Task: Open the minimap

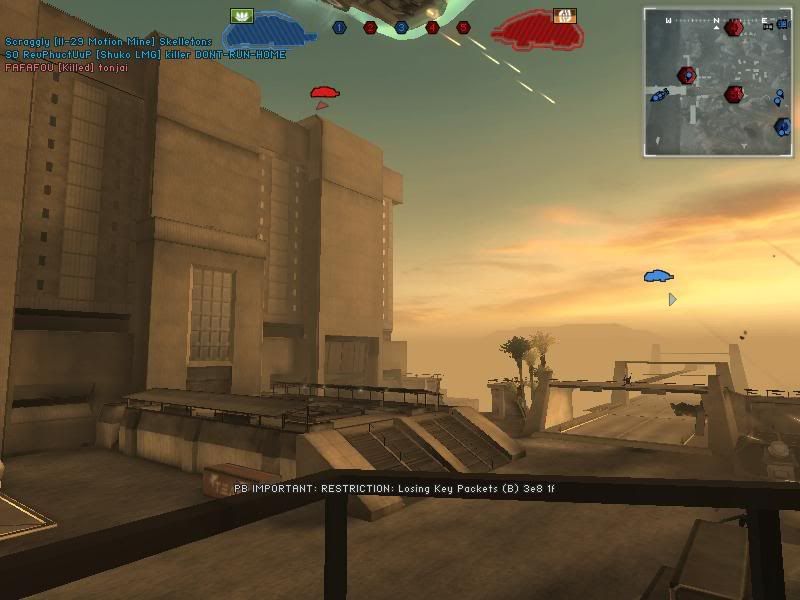Action: click(717, 82)
